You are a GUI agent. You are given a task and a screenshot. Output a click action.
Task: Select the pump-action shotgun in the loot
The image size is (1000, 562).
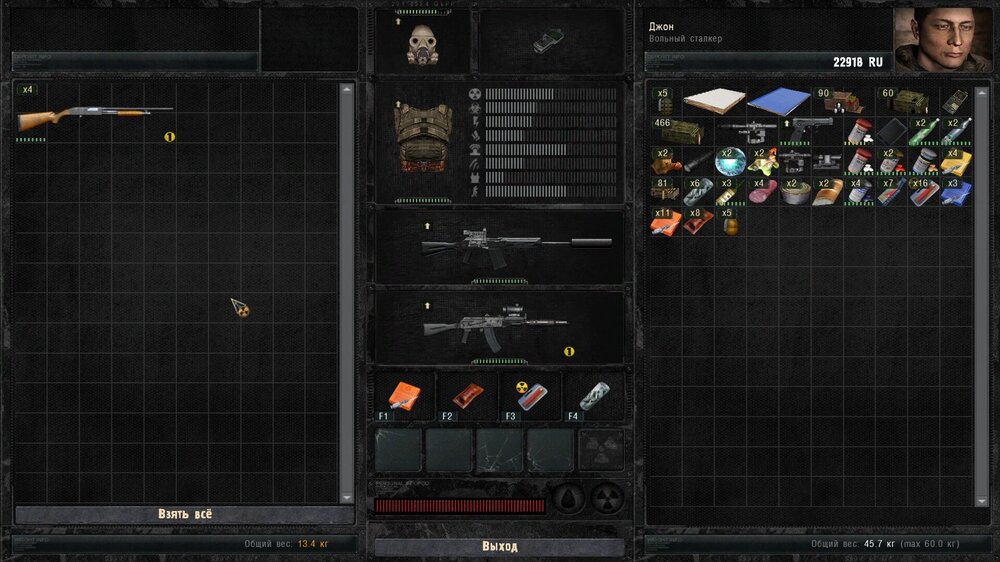tap(95, 116)
